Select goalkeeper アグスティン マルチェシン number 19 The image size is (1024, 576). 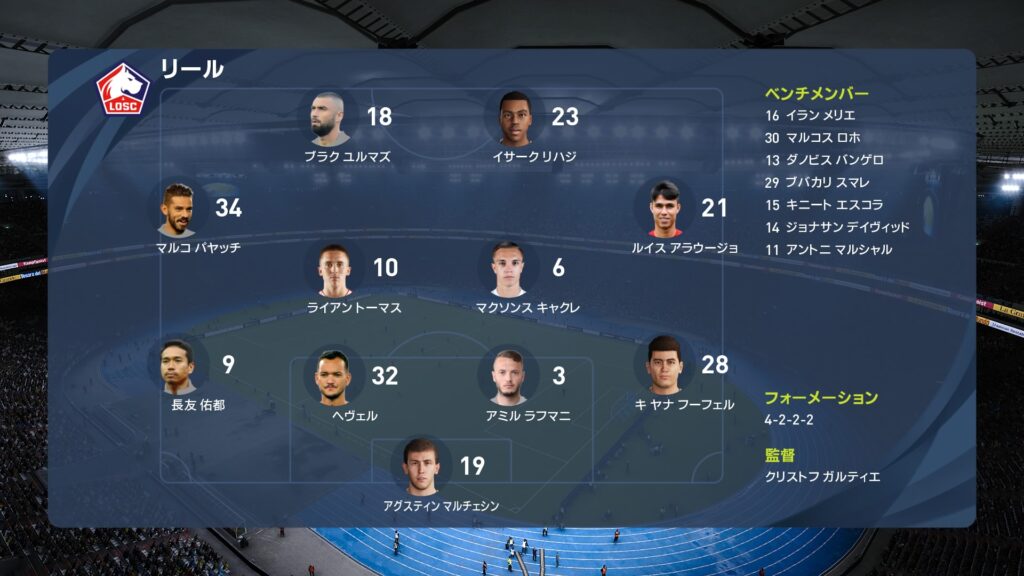click(422, 466)
